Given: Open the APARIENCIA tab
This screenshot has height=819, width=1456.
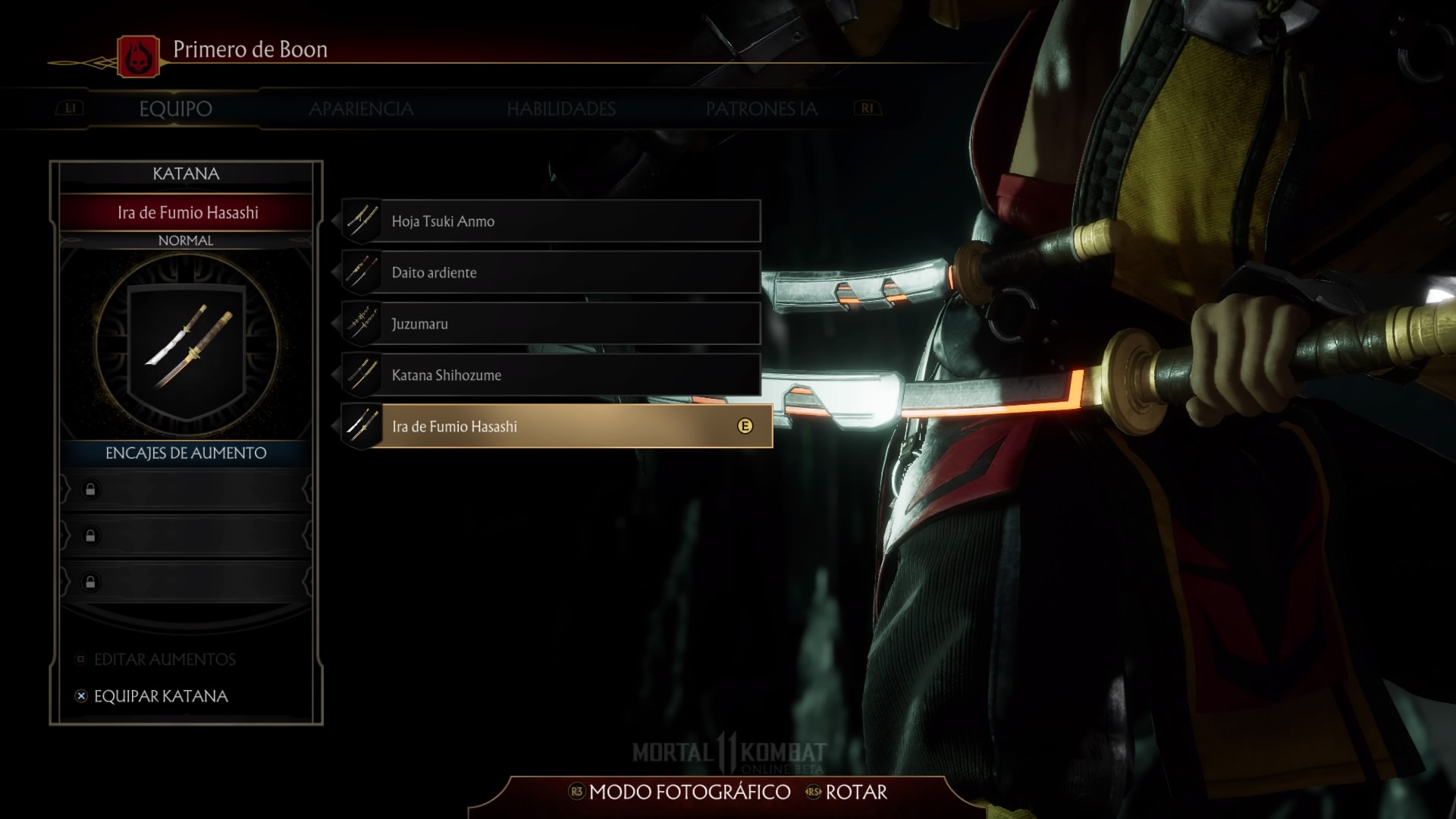Looking at the screenshot, I should [361, 109].
